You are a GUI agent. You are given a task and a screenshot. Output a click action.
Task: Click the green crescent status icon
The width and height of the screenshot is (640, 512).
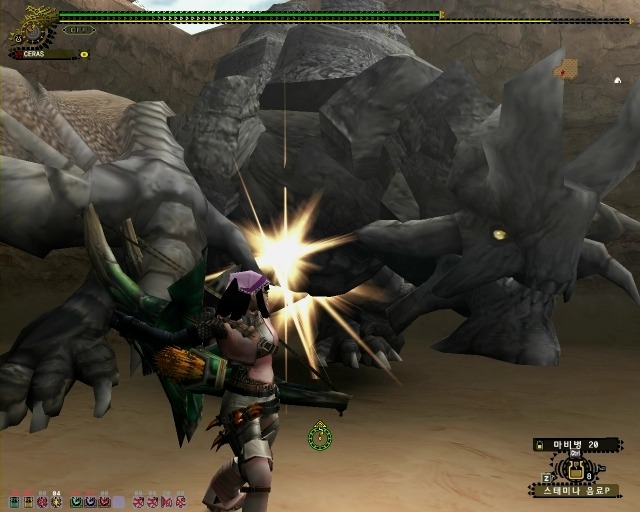75,500
